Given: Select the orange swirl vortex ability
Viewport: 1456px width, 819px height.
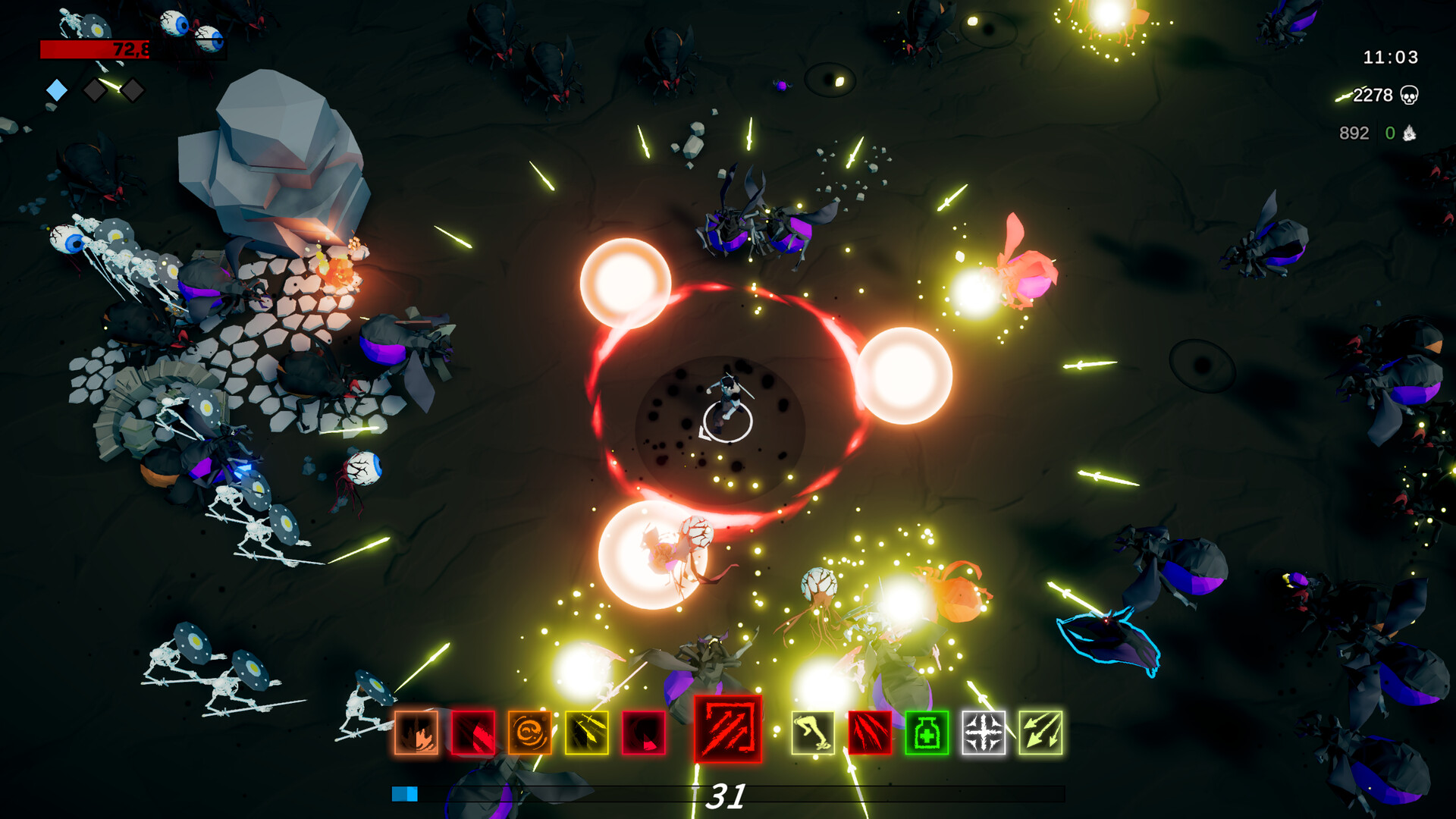Looking at the screenshot, I should click(529, 733).
